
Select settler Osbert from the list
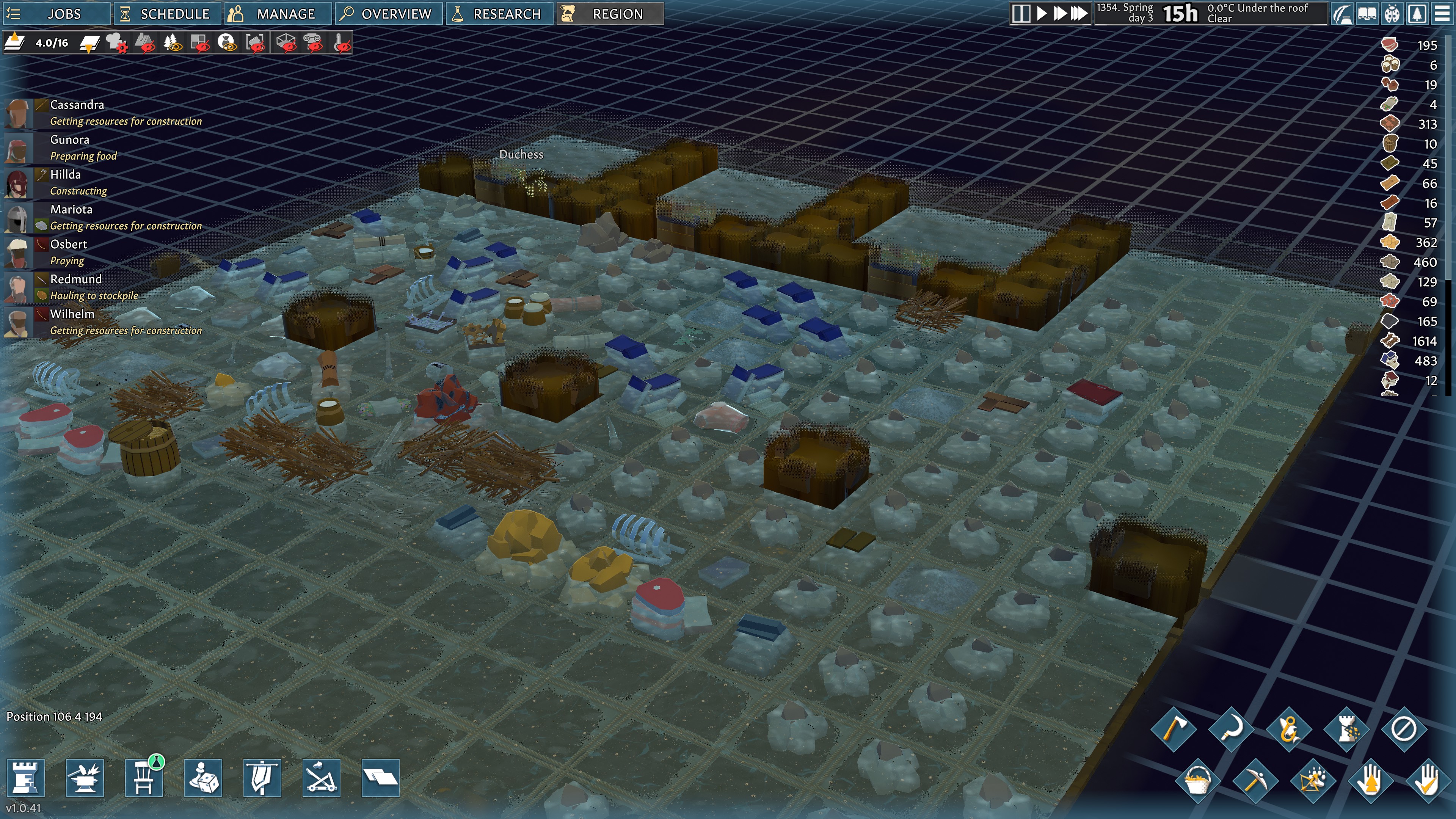click(x=68, y=245)
